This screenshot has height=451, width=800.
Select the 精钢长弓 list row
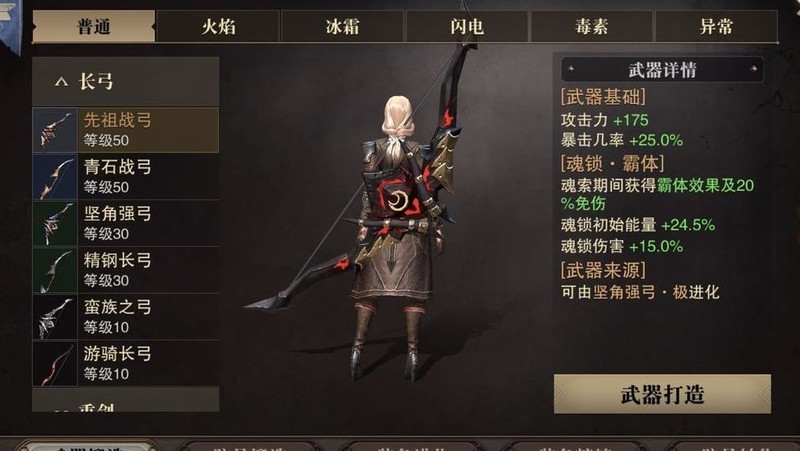coord(125,270)
